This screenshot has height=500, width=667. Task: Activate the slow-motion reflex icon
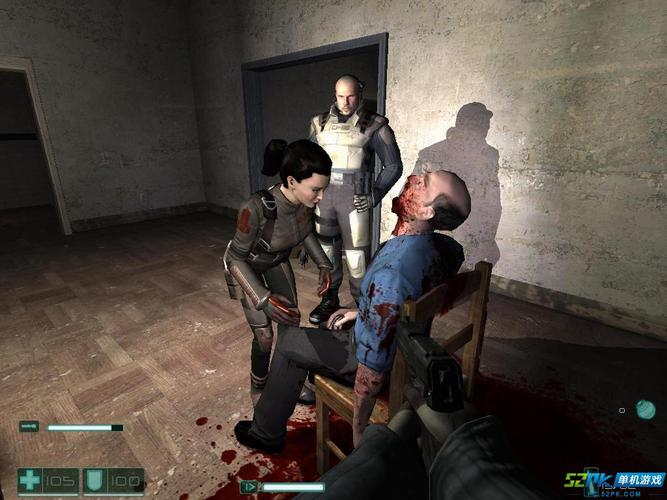click(x=249, y=487)
